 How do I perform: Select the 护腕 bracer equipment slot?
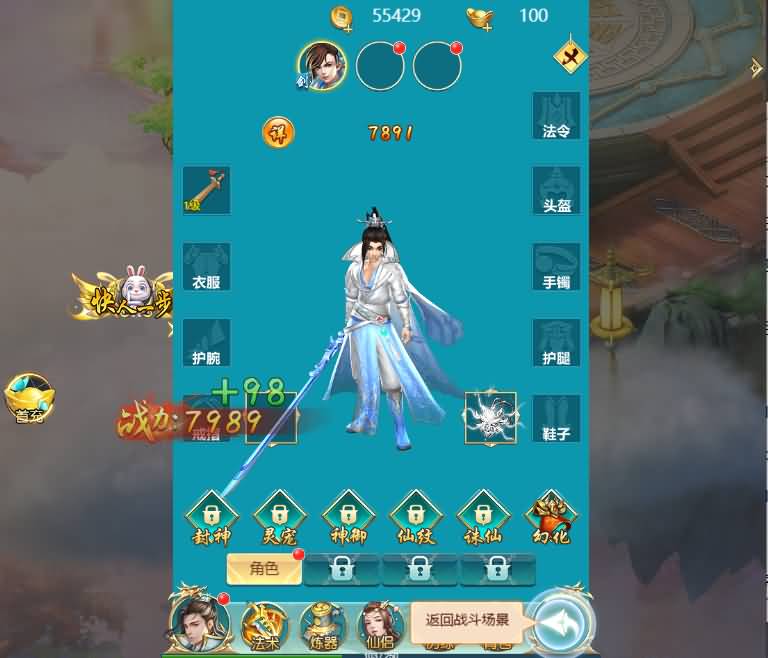click(x=206, y=342)
